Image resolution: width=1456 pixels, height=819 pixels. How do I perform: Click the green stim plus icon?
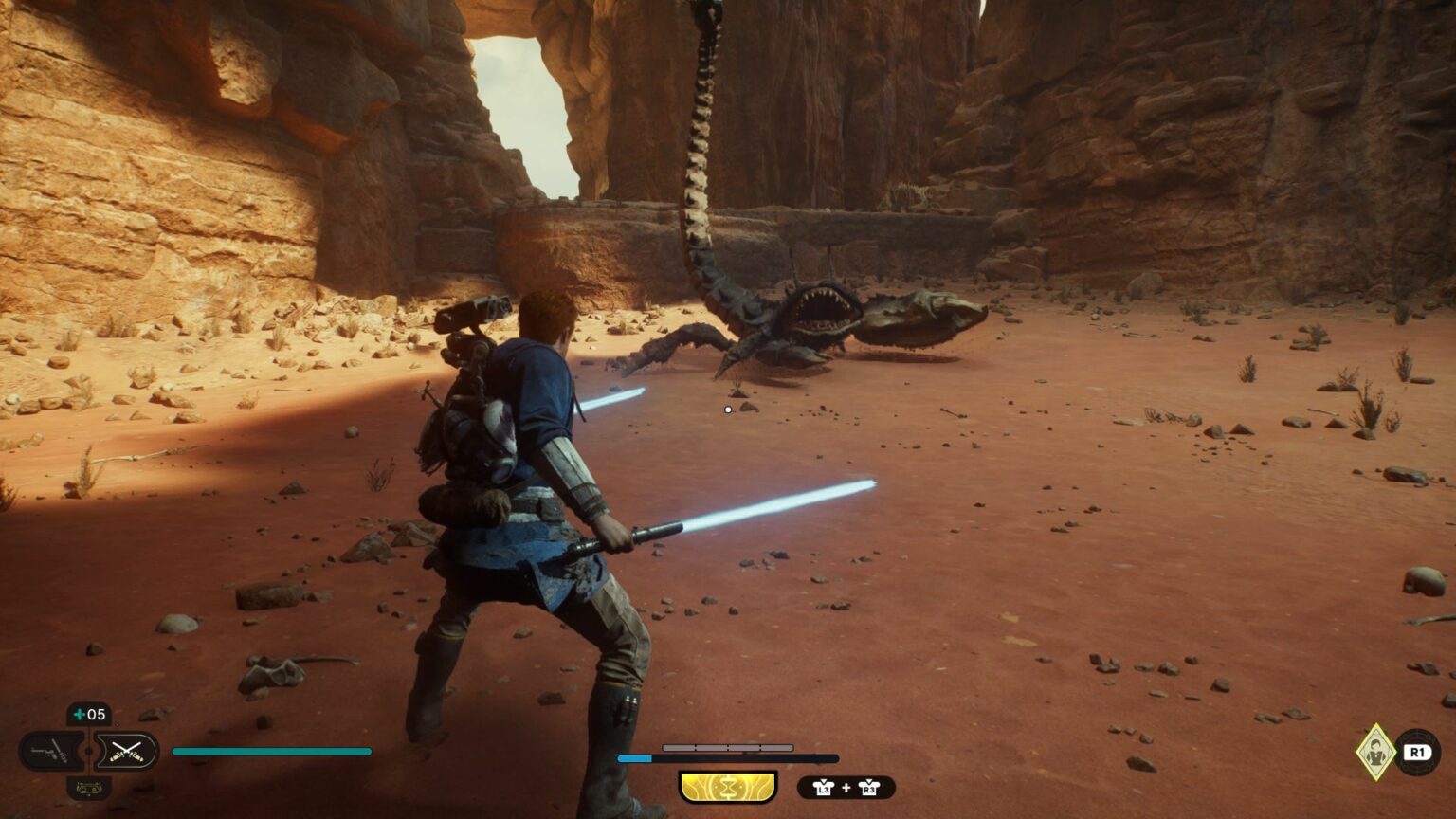(78, 714)
